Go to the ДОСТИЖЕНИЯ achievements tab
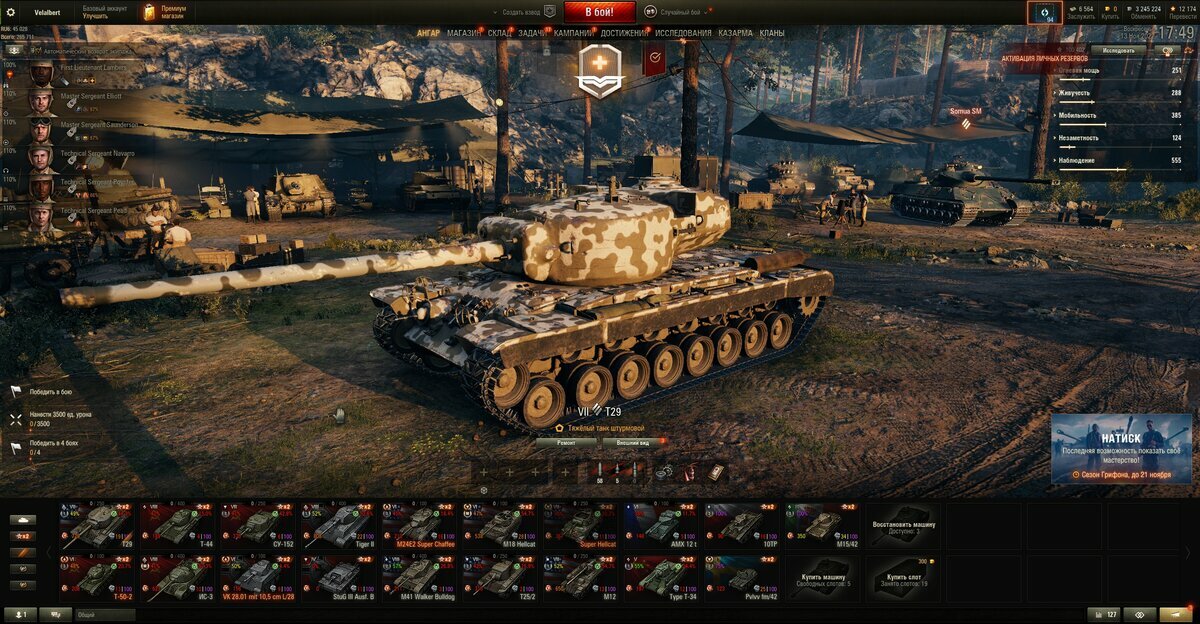 (624, 33)
